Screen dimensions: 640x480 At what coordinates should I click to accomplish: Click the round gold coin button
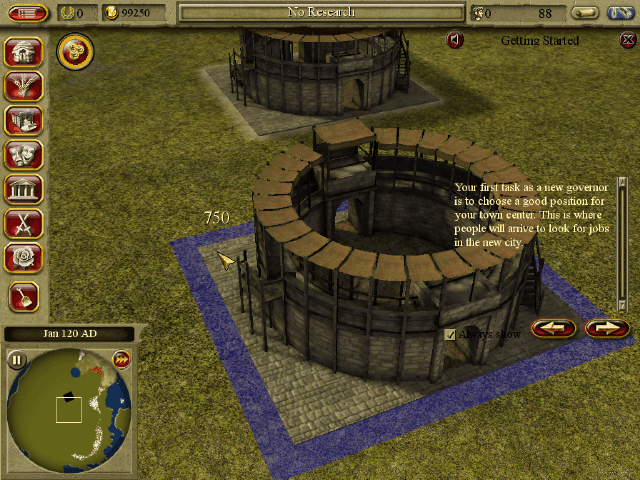point(74,51)
